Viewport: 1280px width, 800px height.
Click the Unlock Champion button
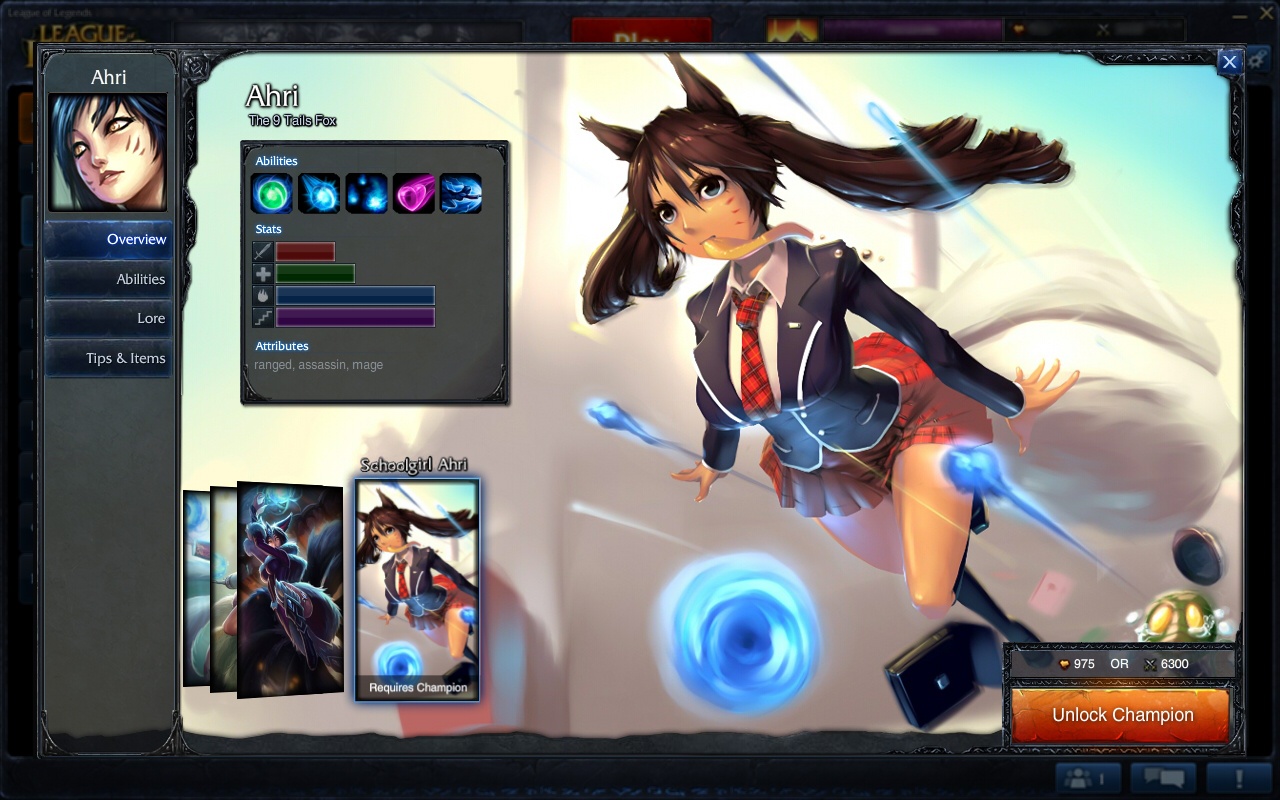[x=1121, y=715]
